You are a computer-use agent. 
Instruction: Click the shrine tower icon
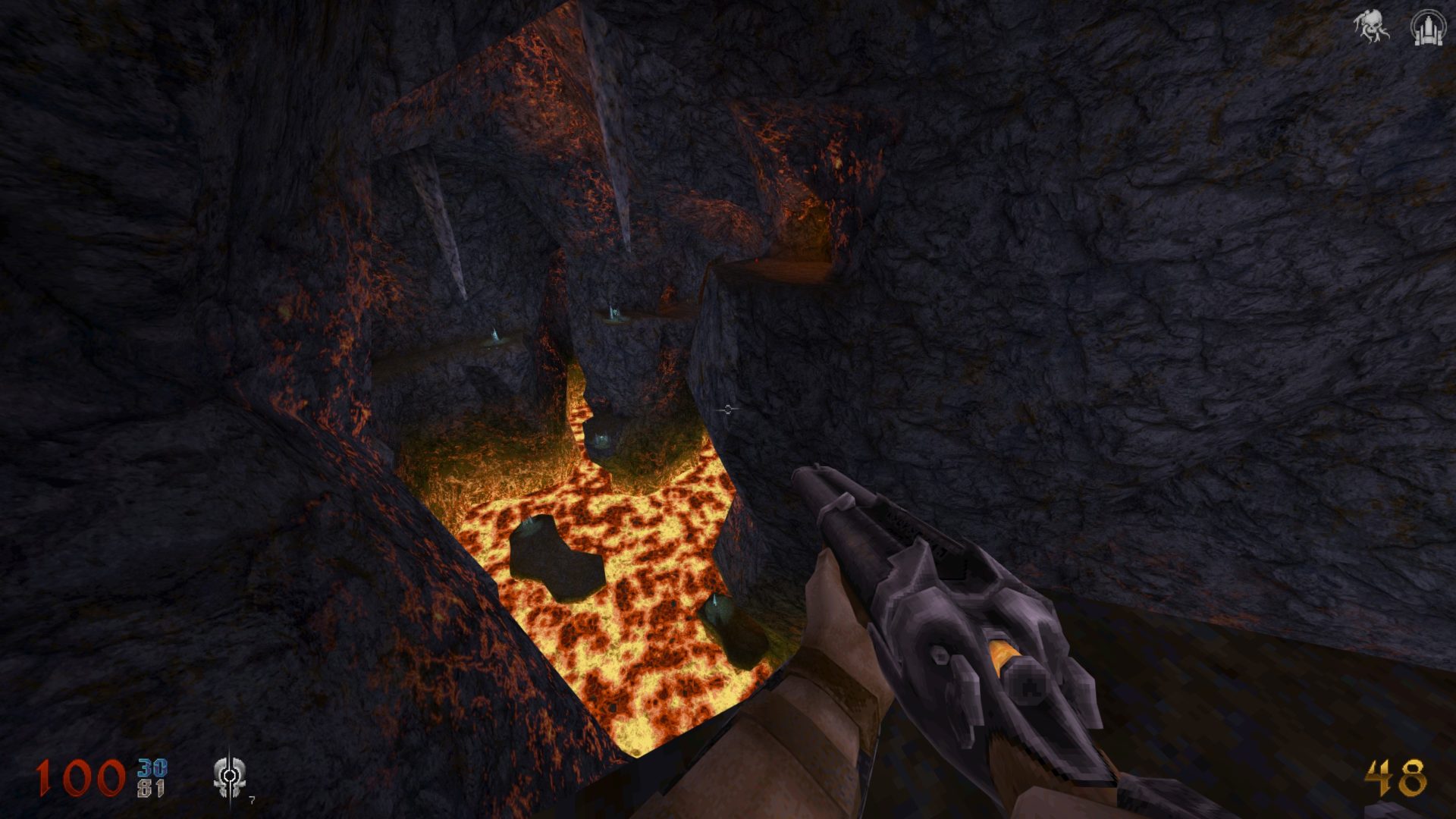[x=1426, y=27]
